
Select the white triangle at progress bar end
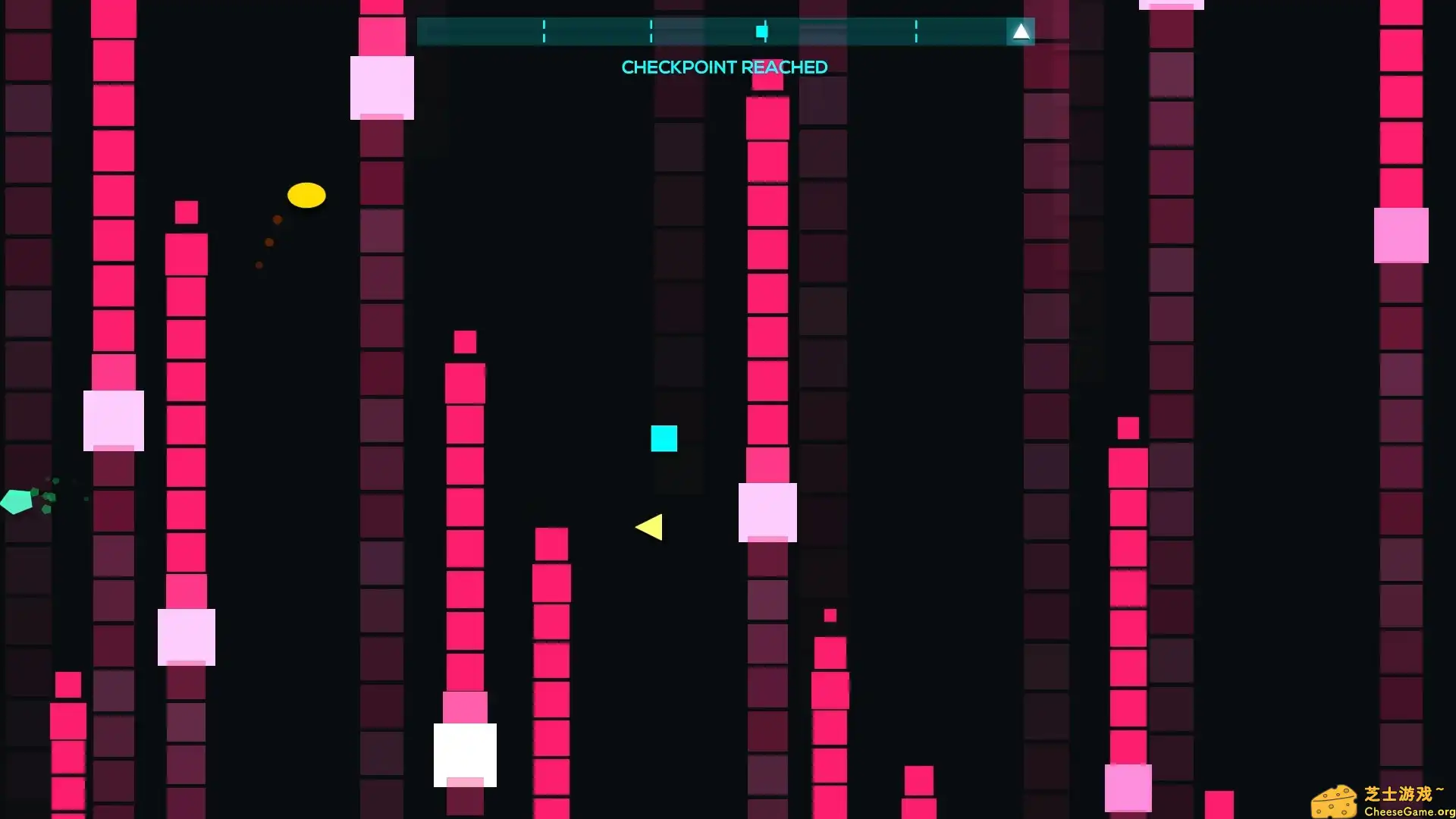pyautogui.click(x=1021, y=31)
